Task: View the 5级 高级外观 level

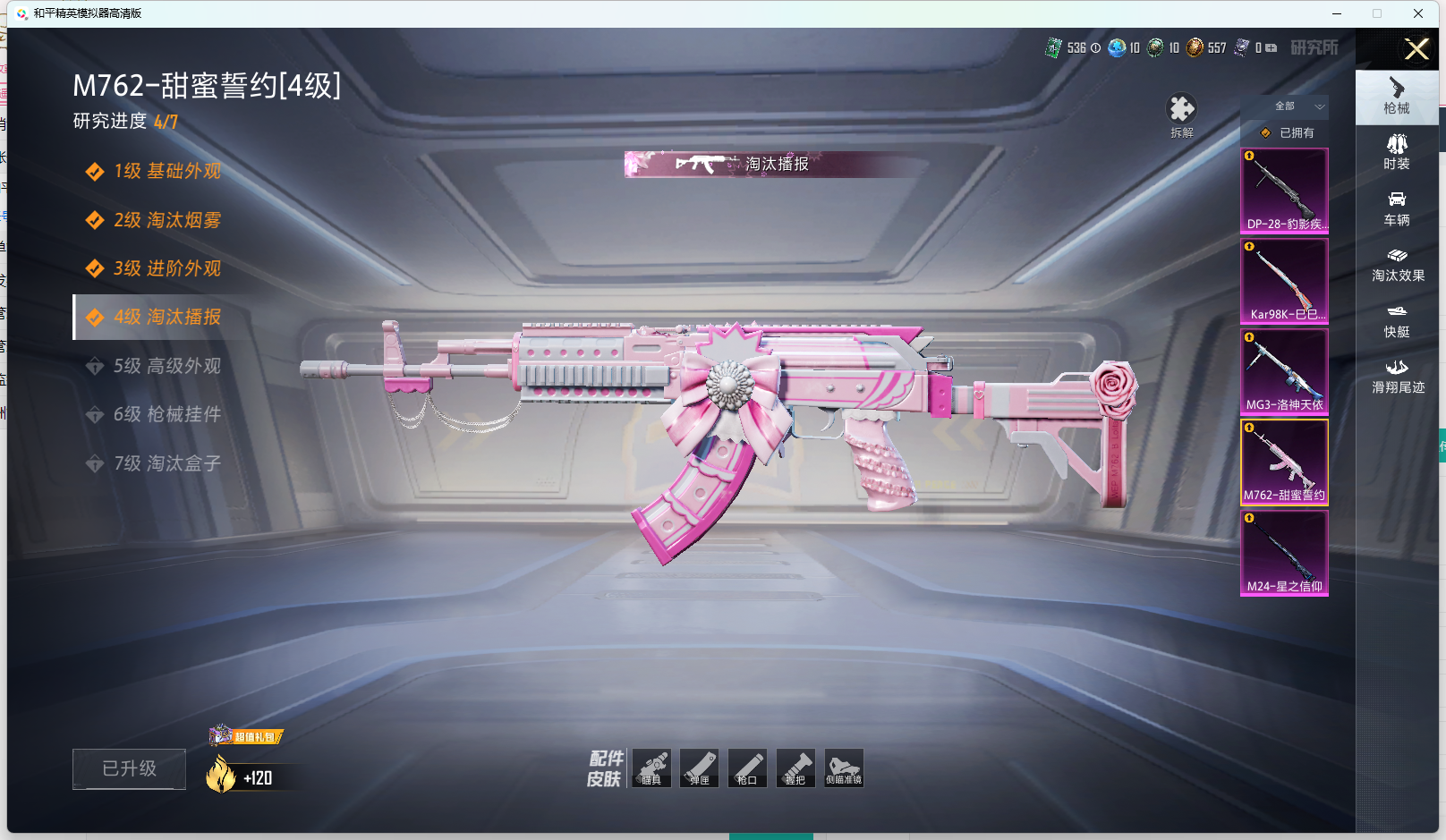Action: coord(166,366)
